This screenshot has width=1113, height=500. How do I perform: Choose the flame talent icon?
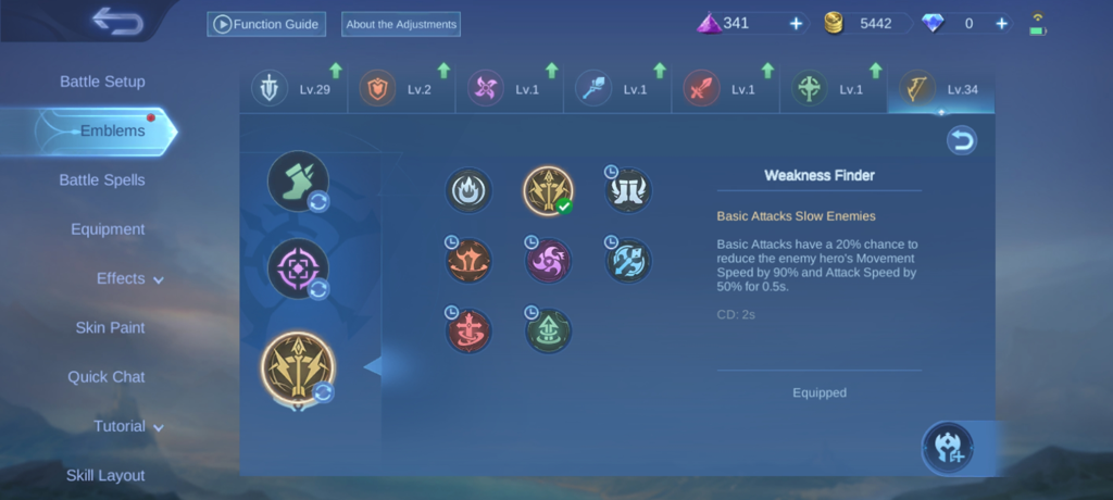pos(468,190)
